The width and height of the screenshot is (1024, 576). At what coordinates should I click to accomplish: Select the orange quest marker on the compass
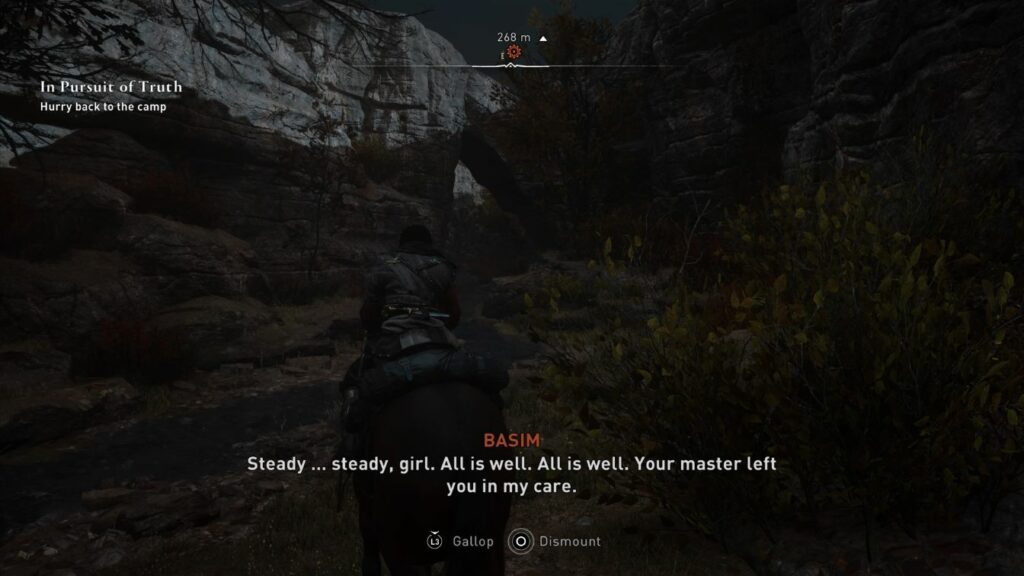(x=514, y=52)
